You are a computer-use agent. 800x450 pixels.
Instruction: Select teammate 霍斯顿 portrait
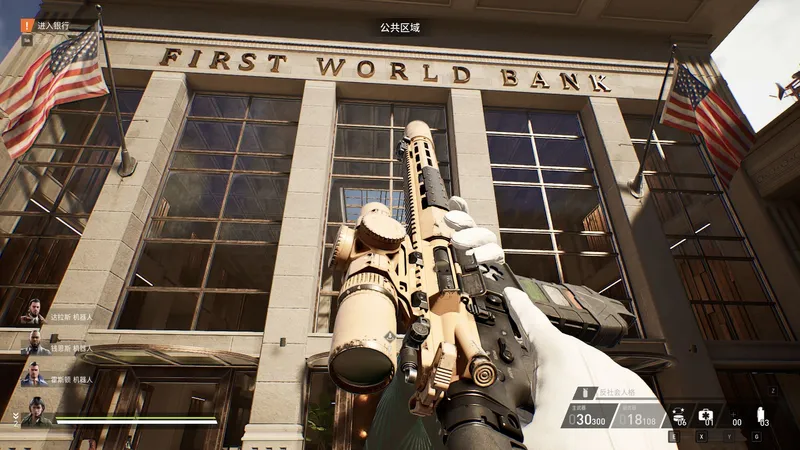coord(32,374)
